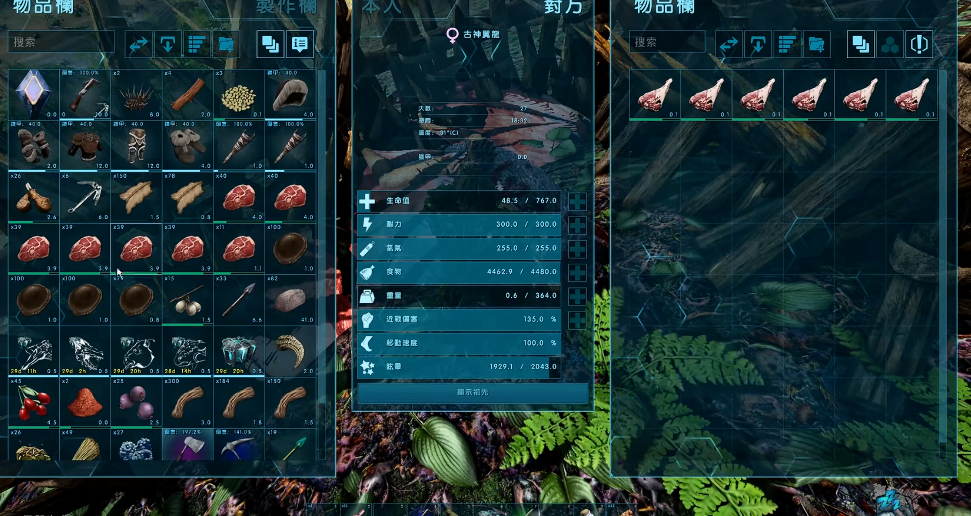
Task: Click the sort button in creature inventory
Action: (x=788, y=44)
